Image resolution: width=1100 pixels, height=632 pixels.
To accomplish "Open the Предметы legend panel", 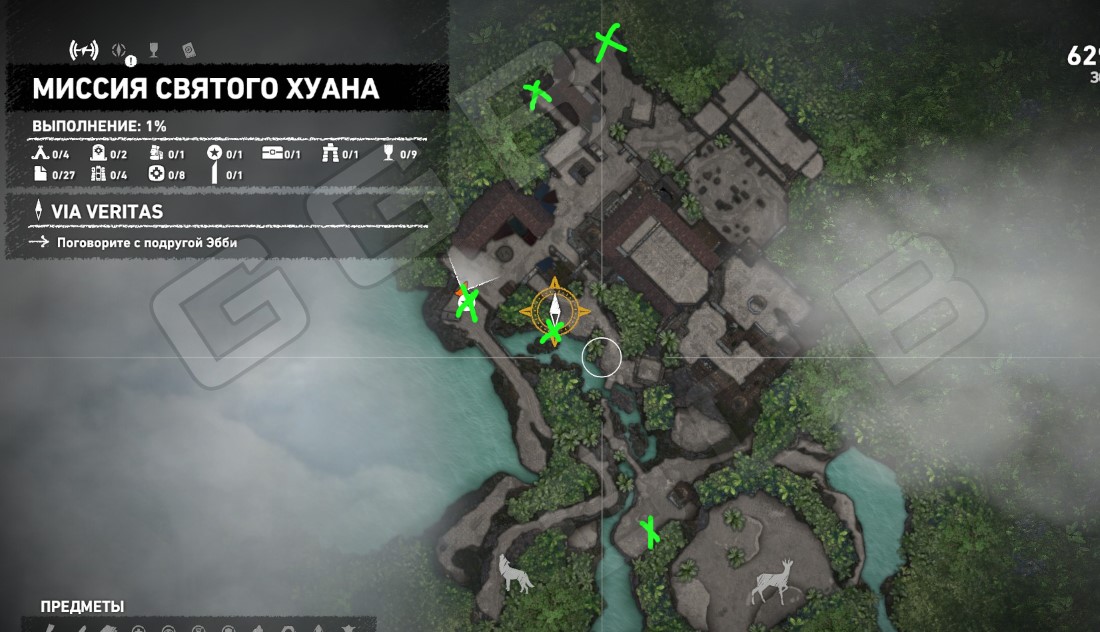I will point(82,607).
